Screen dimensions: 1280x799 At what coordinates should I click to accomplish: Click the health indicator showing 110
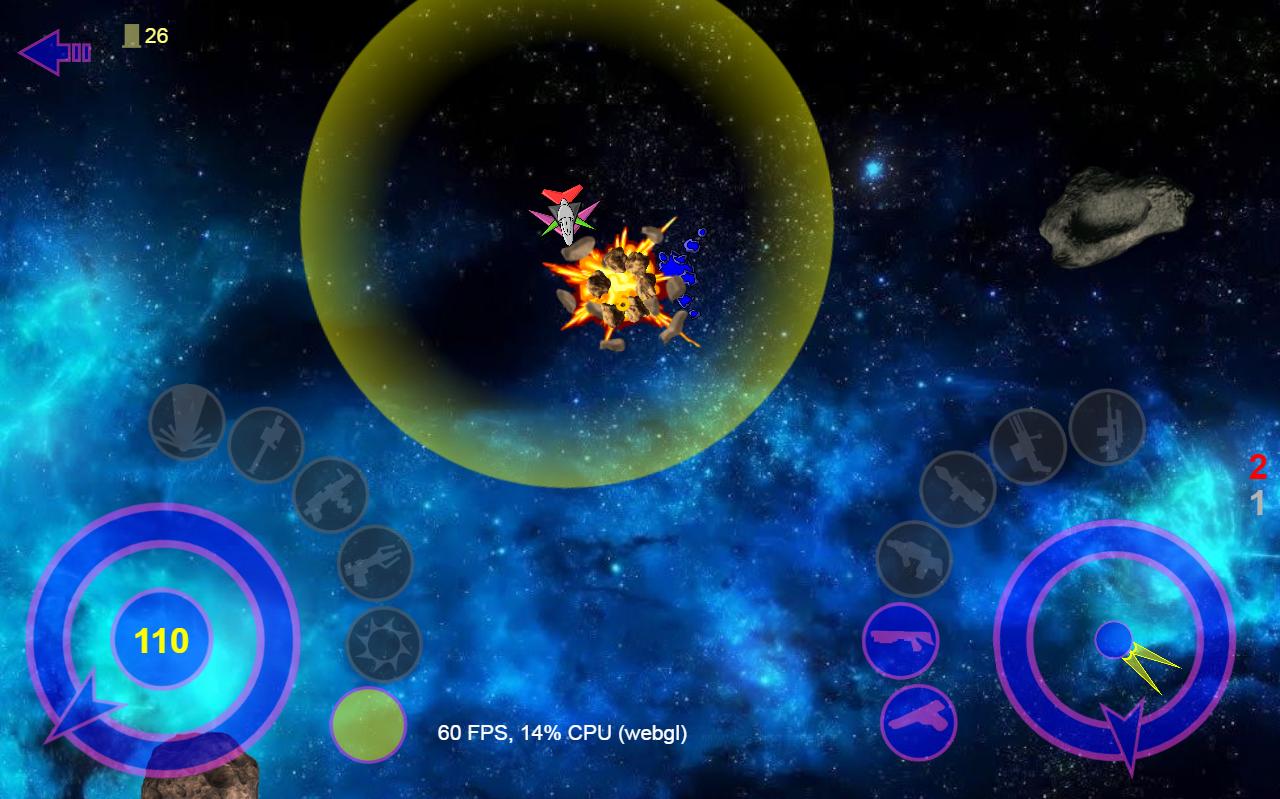[x=160, y=641]
